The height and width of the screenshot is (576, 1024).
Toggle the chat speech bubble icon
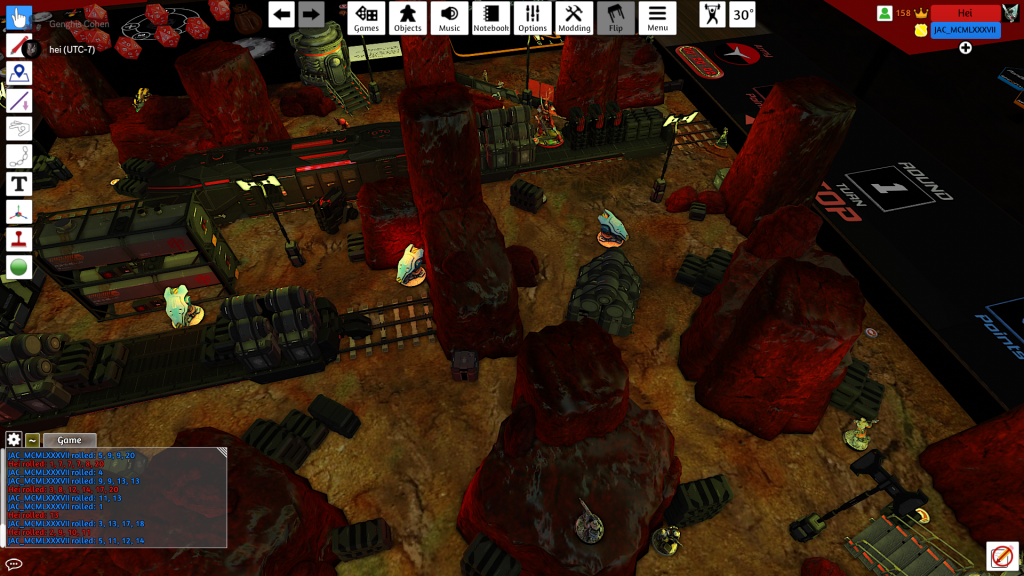(x=14, y=564)
